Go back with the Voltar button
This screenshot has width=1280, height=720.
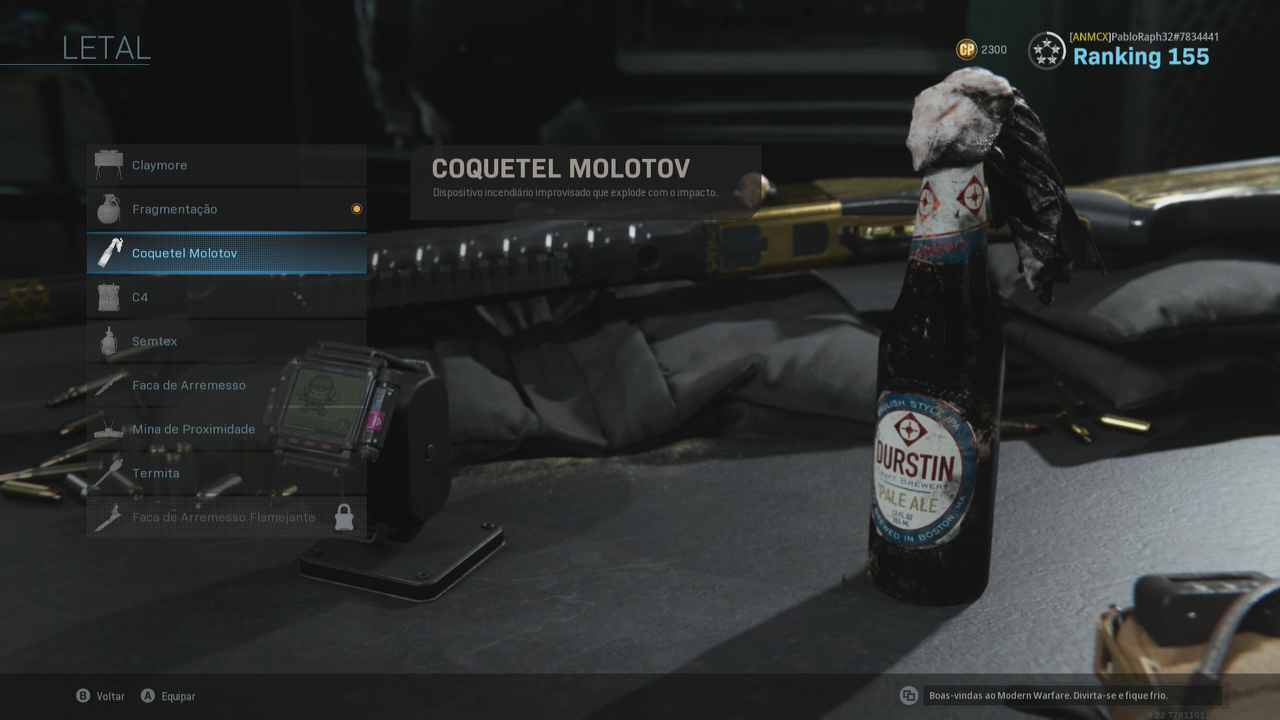(x=101, y=696)
